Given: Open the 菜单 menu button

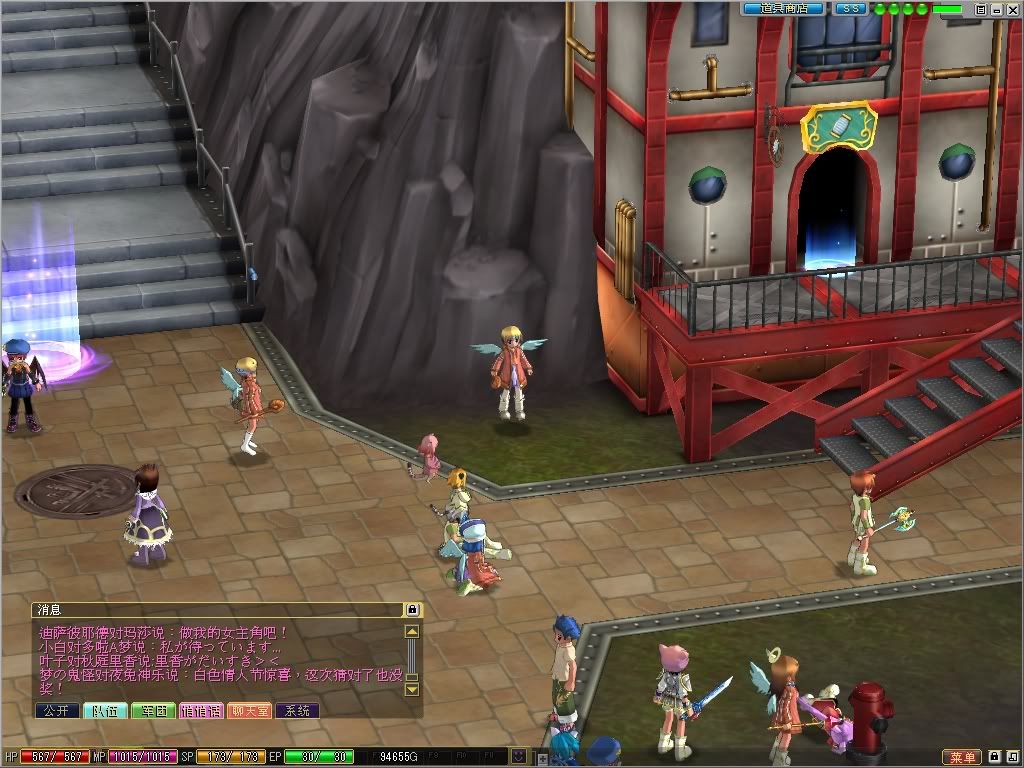Looking at the screenshot, I should 962,757.
